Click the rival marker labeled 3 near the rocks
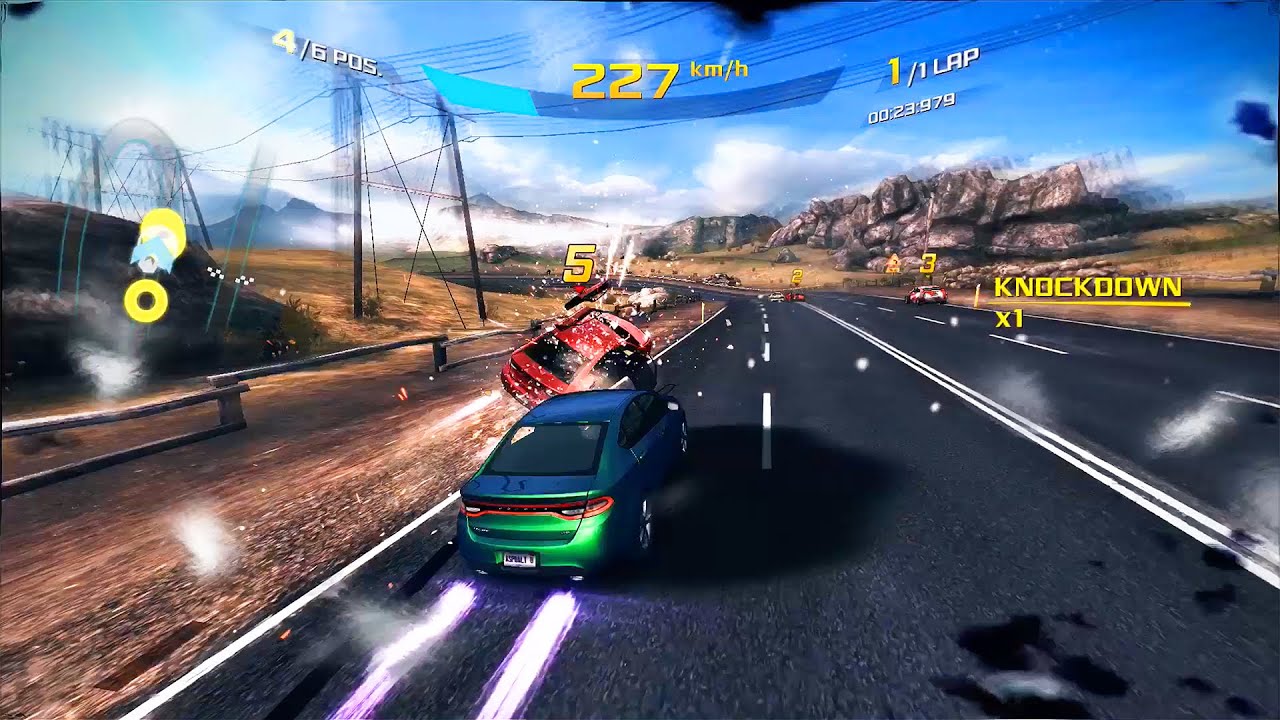The width and height of the screenshot is (1280, 720). tap(925, 263)
